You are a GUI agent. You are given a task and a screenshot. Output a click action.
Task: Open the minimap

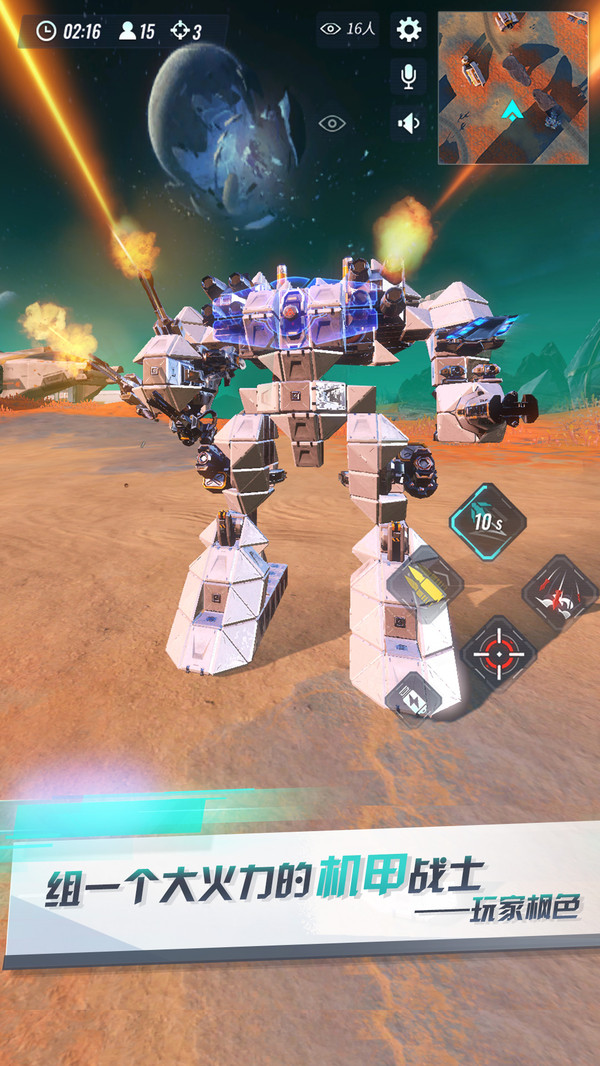512,88
